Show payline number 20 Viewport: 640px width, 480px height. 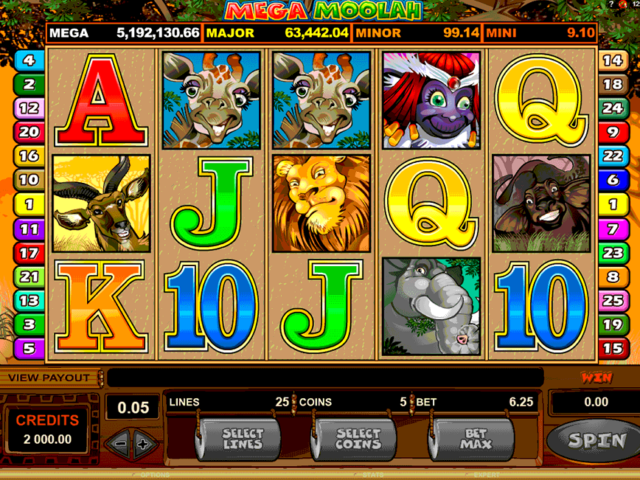pyautogui.click(x=28, y=131)
